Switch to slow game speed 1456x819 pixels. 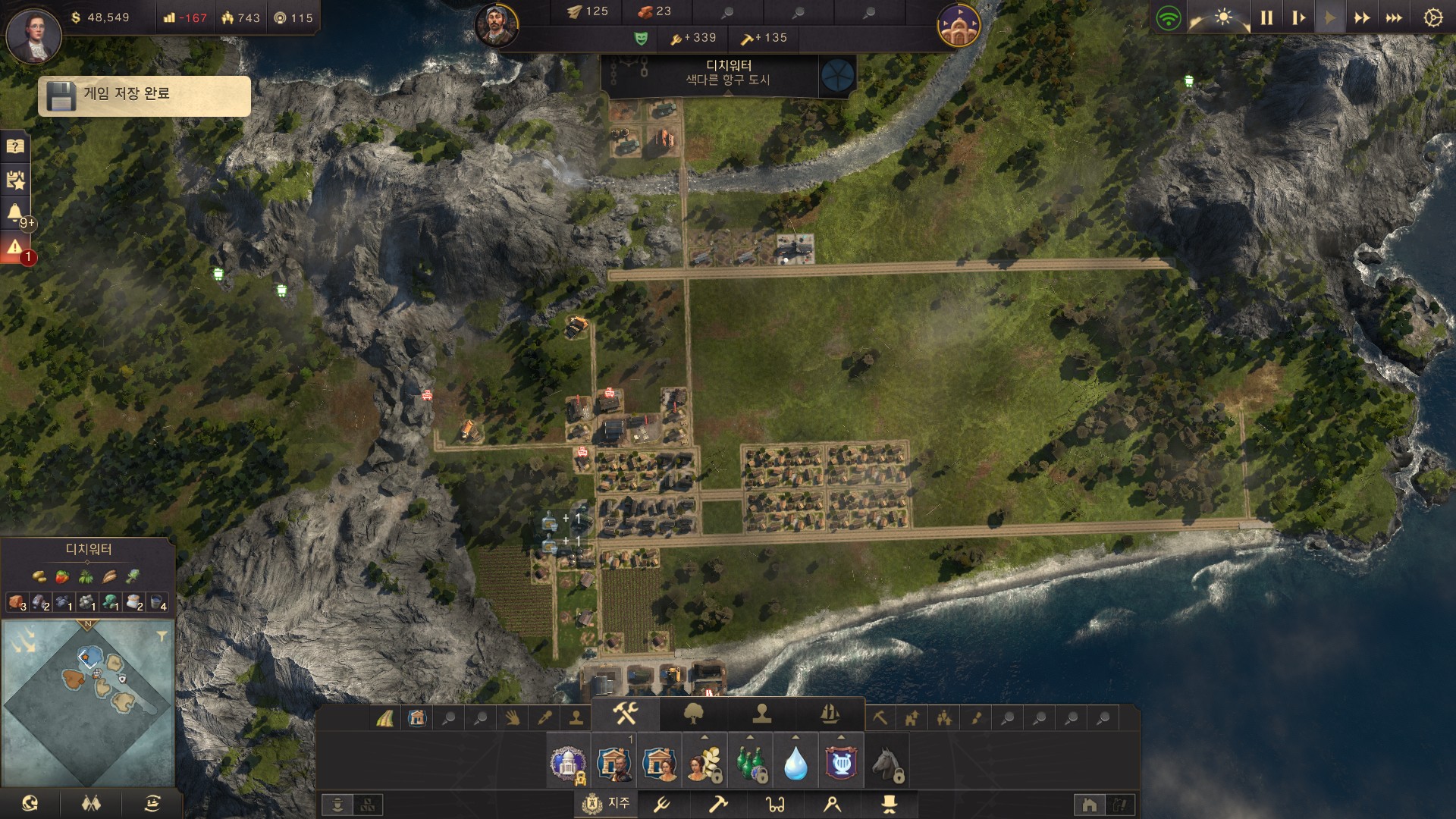(1298, 17)
